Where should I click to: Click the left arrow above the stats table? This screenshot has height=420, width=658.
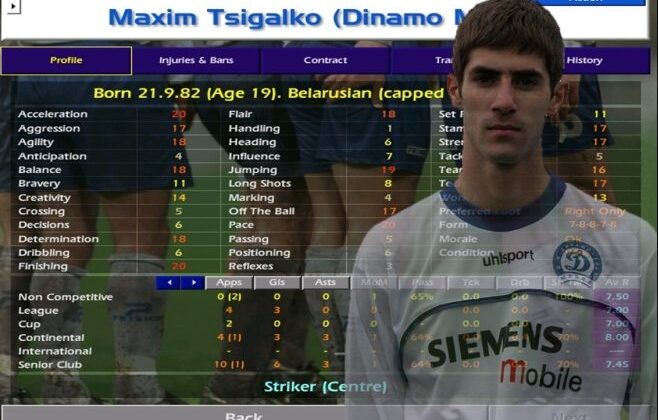coord(168,283)
